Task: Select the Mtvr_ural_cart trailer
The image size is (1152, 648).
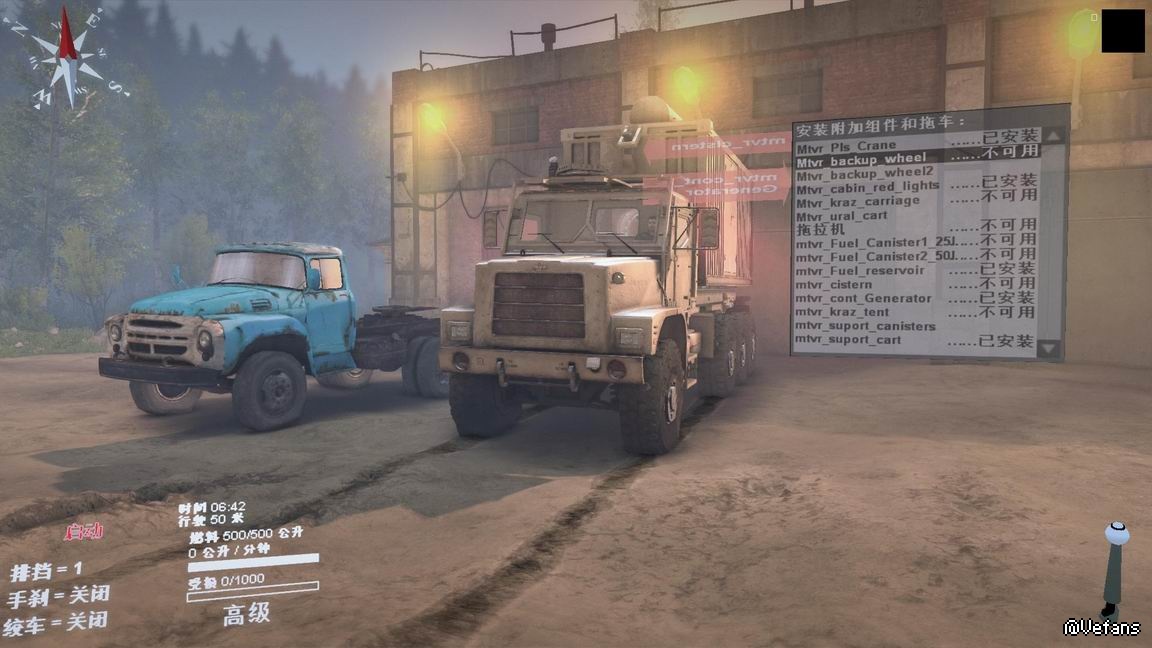Action: (x=915, y=215)
